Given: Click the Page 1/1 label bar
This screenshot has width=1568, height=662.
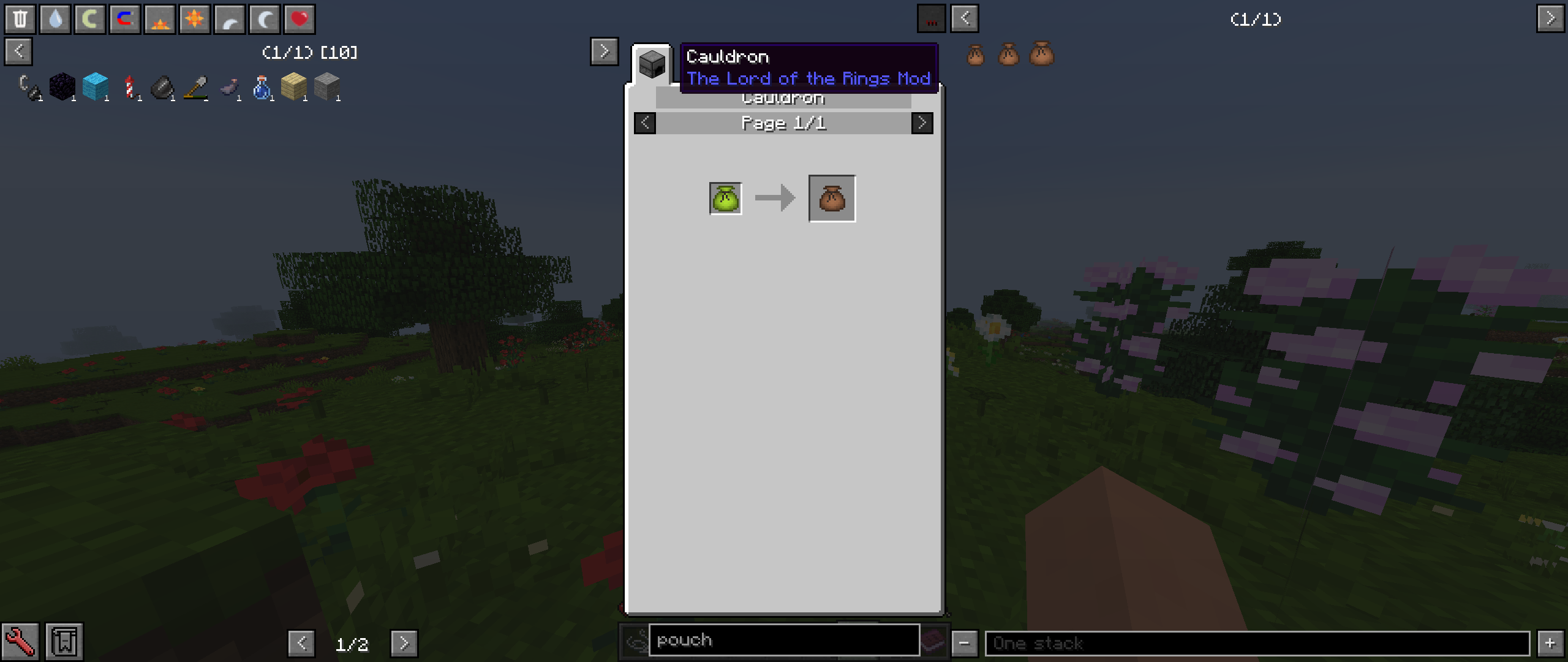Looking at the screenshot, I should pos(784,123).
